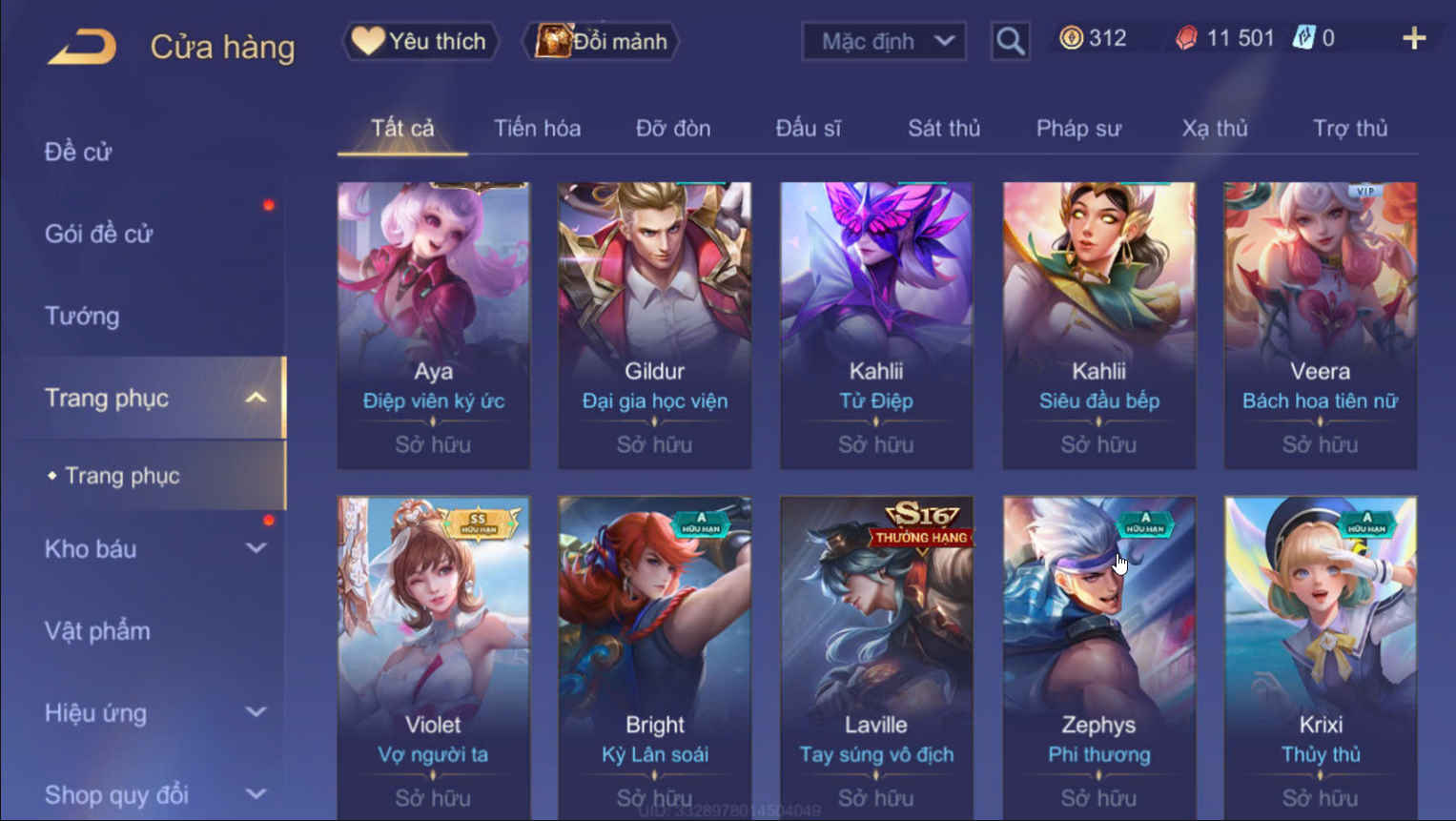Screen dimensions: 1456x821
Task: Switch to the 'Sát thủ' tab
Action: 943,129
